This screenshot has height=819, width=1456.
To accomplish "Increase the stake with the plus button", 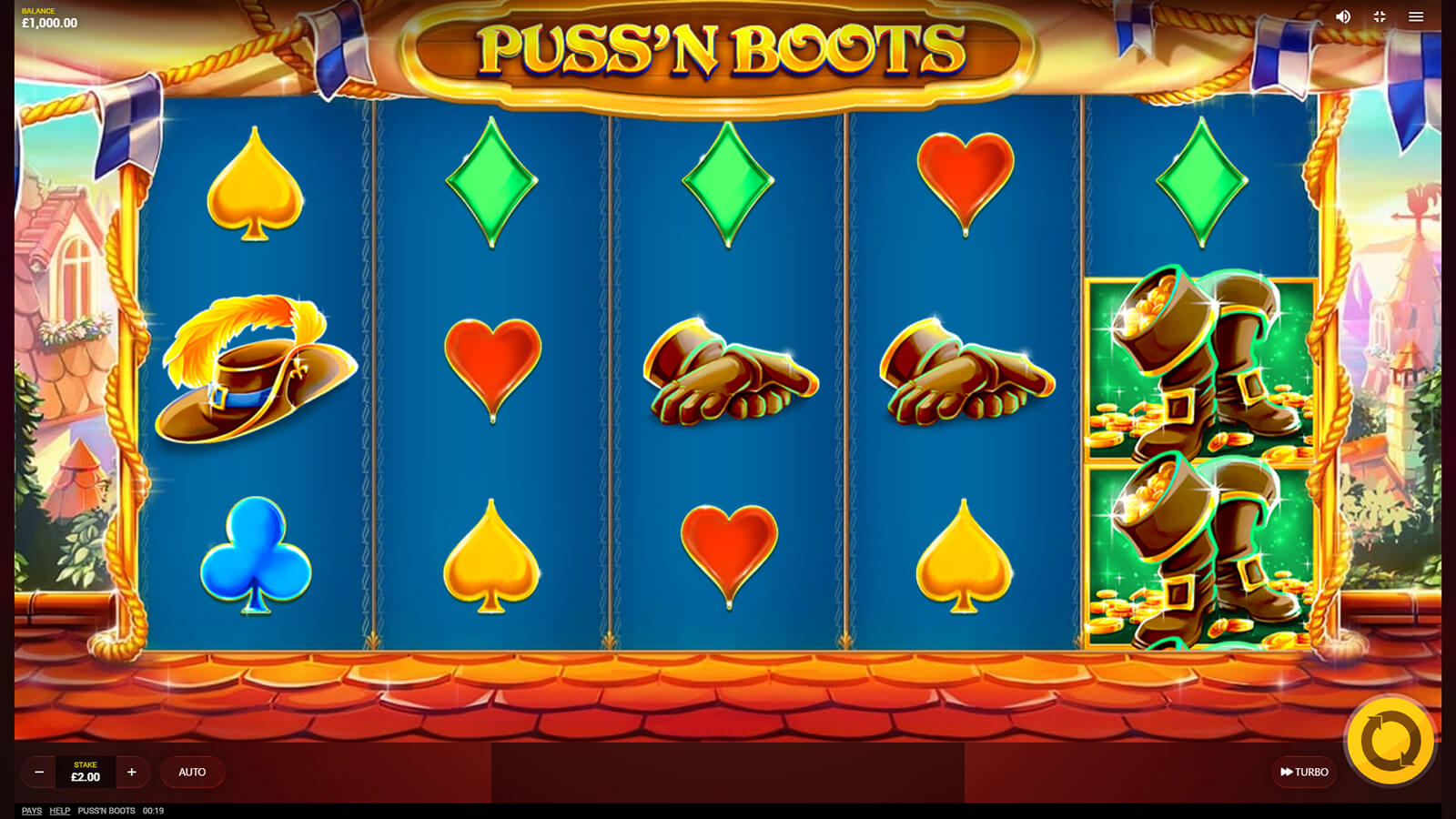I will (x=132, y=772).
